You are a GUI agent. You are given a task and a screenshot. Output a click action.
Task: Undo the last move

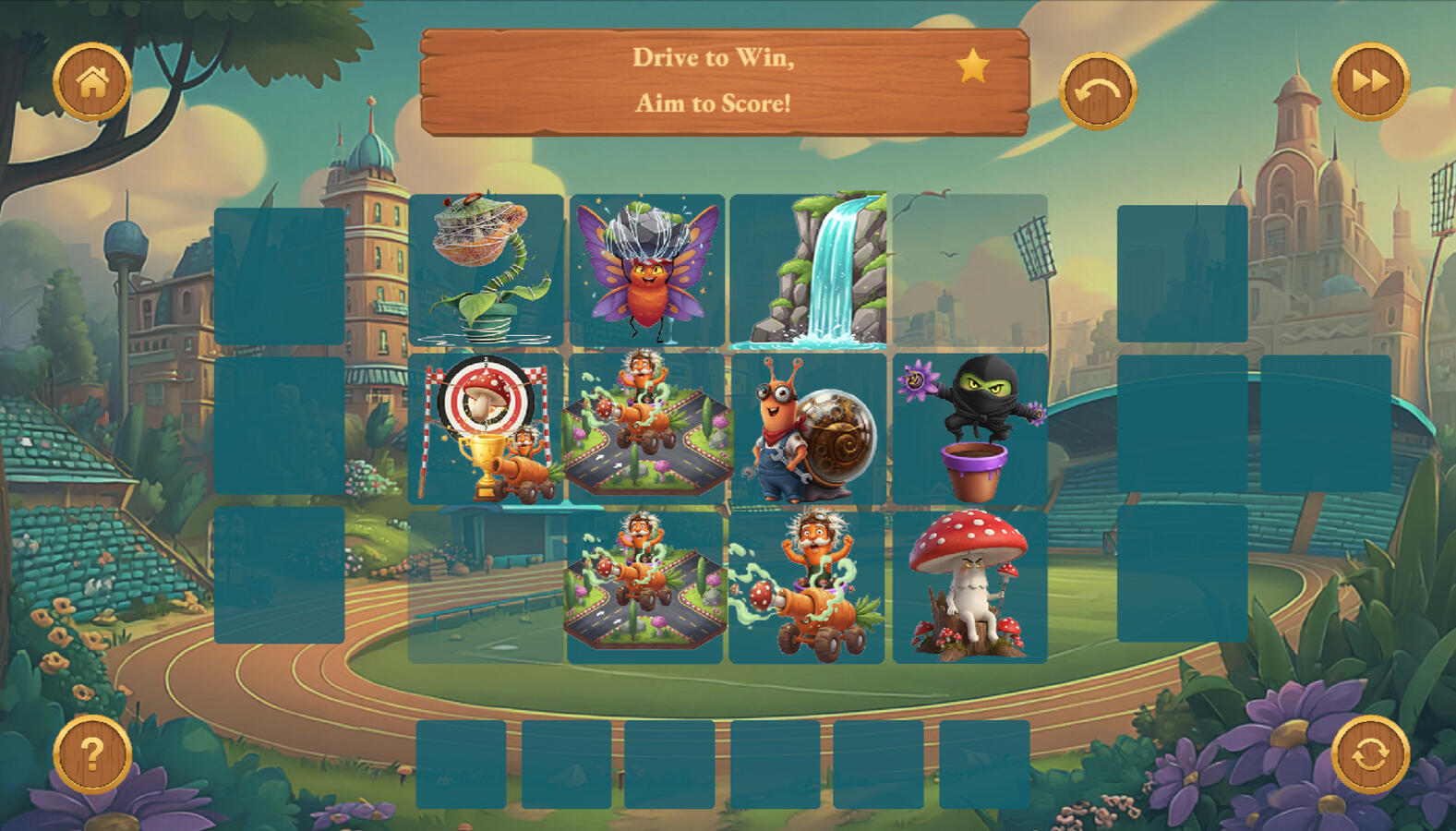tap(1097, 90)
